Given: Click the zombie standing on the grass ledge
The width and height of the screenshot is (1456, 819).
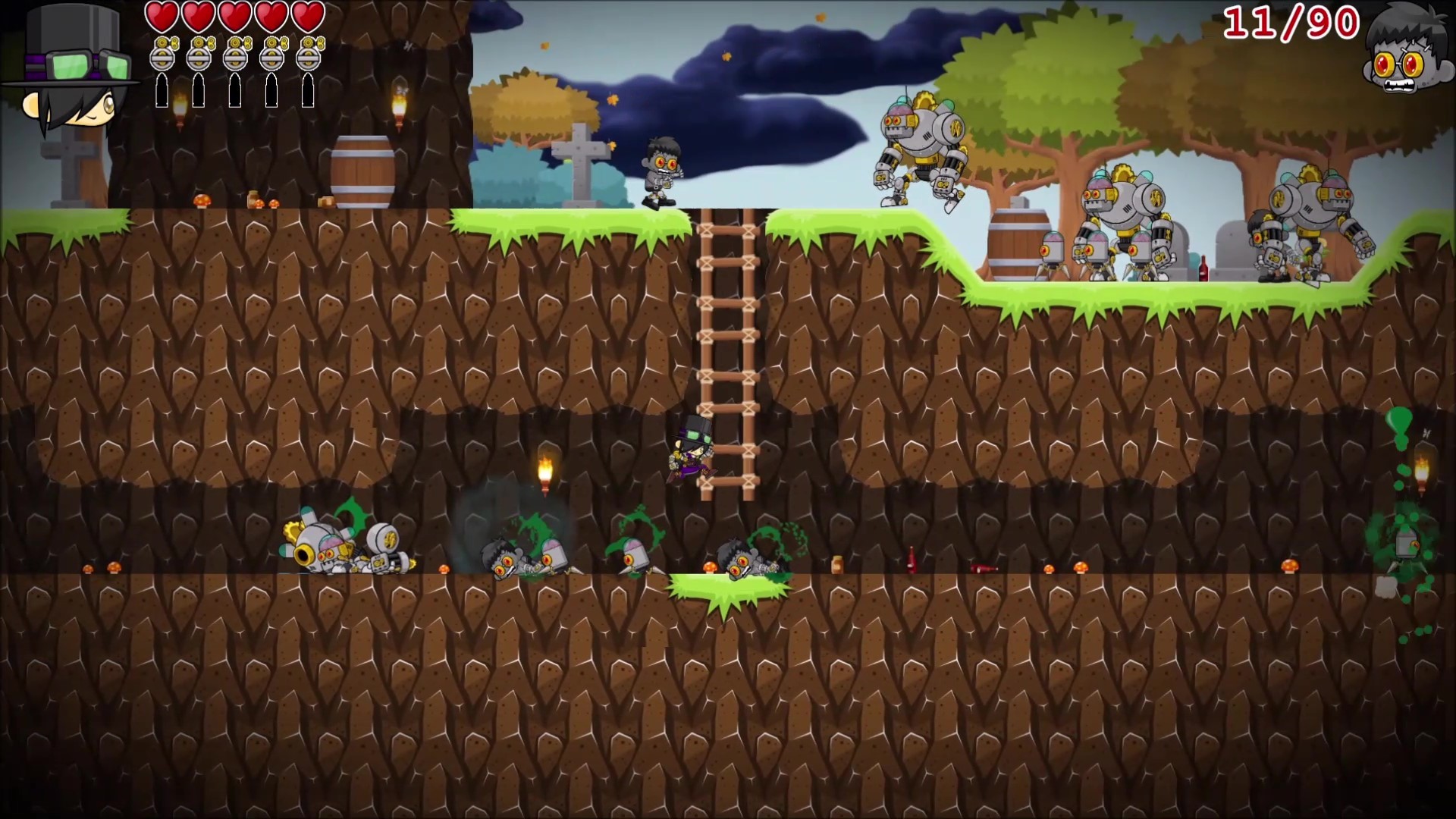Looking at the screenshot, I should tap(661, 171).
